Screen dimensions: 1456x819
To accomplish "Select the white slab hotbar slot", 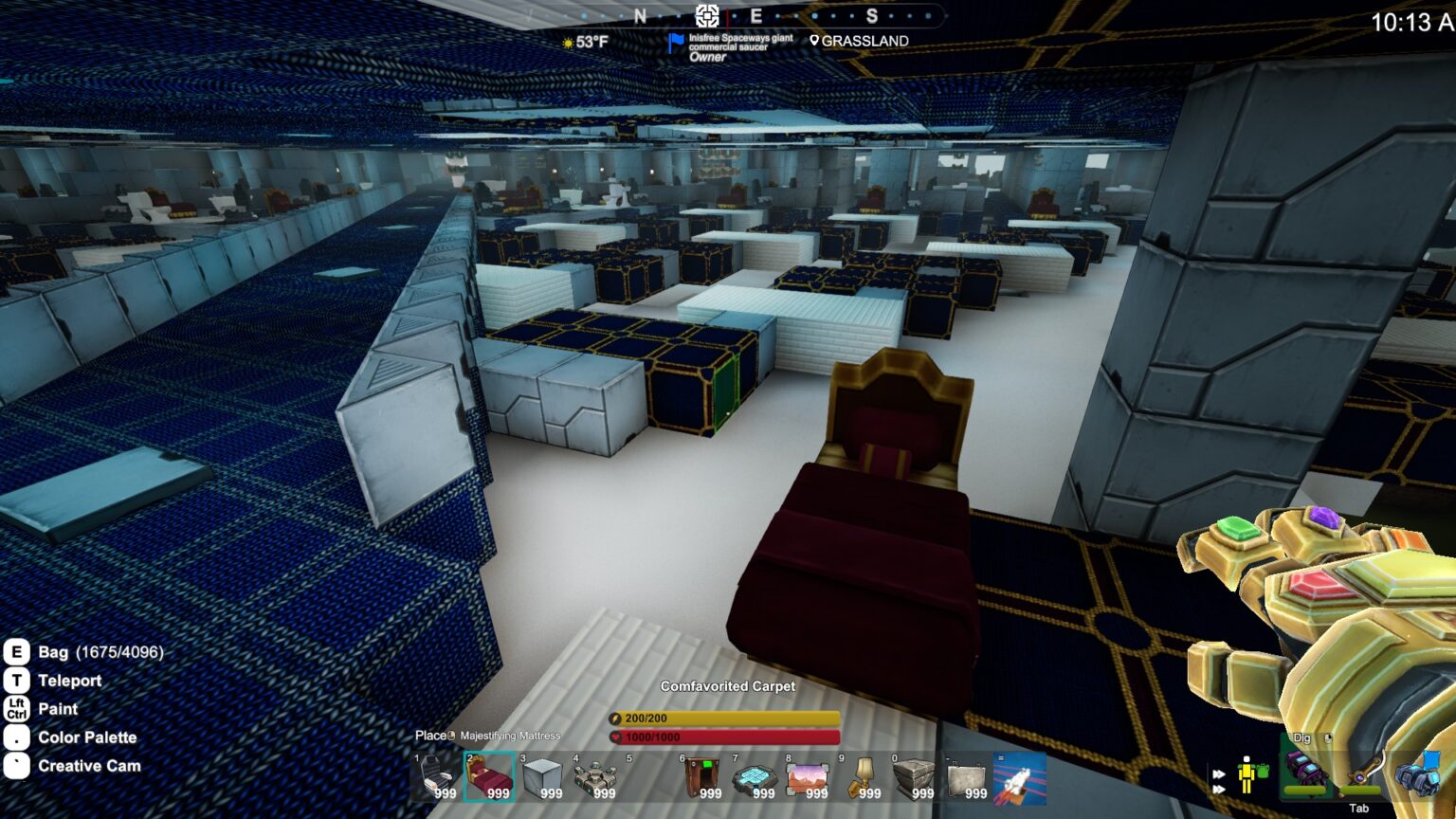I will tap(967, 777).
